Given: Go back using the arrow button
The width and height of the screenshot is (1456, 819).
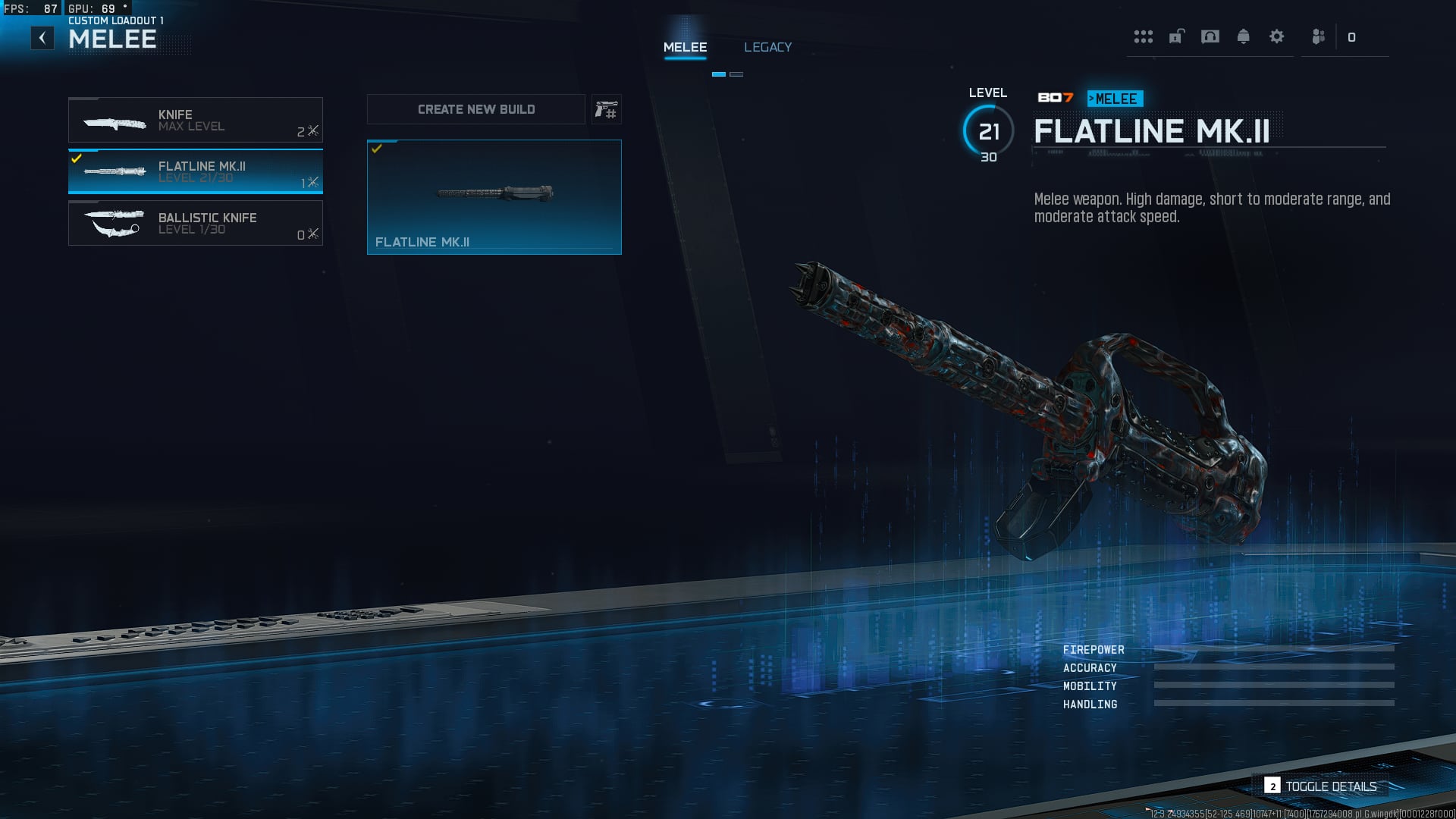Looking at the screenshot, I should [42, 38].
